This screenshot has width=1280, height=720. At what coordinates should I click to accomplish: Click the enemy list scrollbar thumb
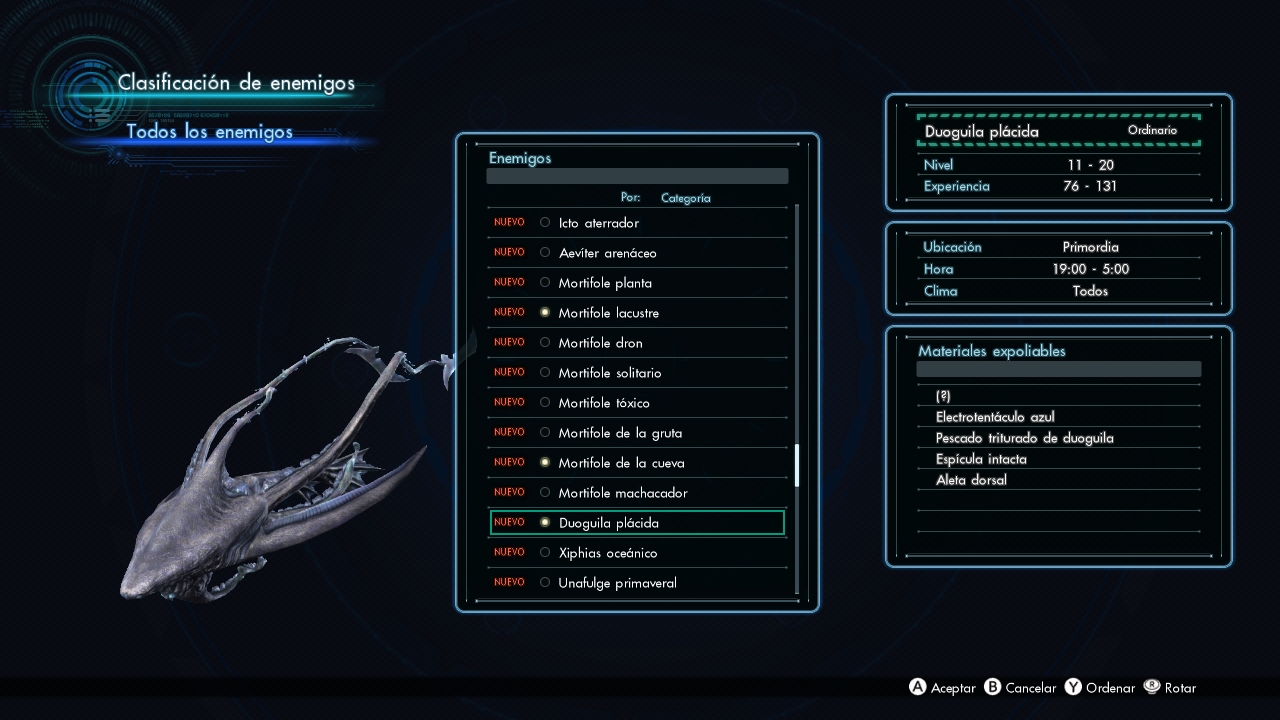797,466
